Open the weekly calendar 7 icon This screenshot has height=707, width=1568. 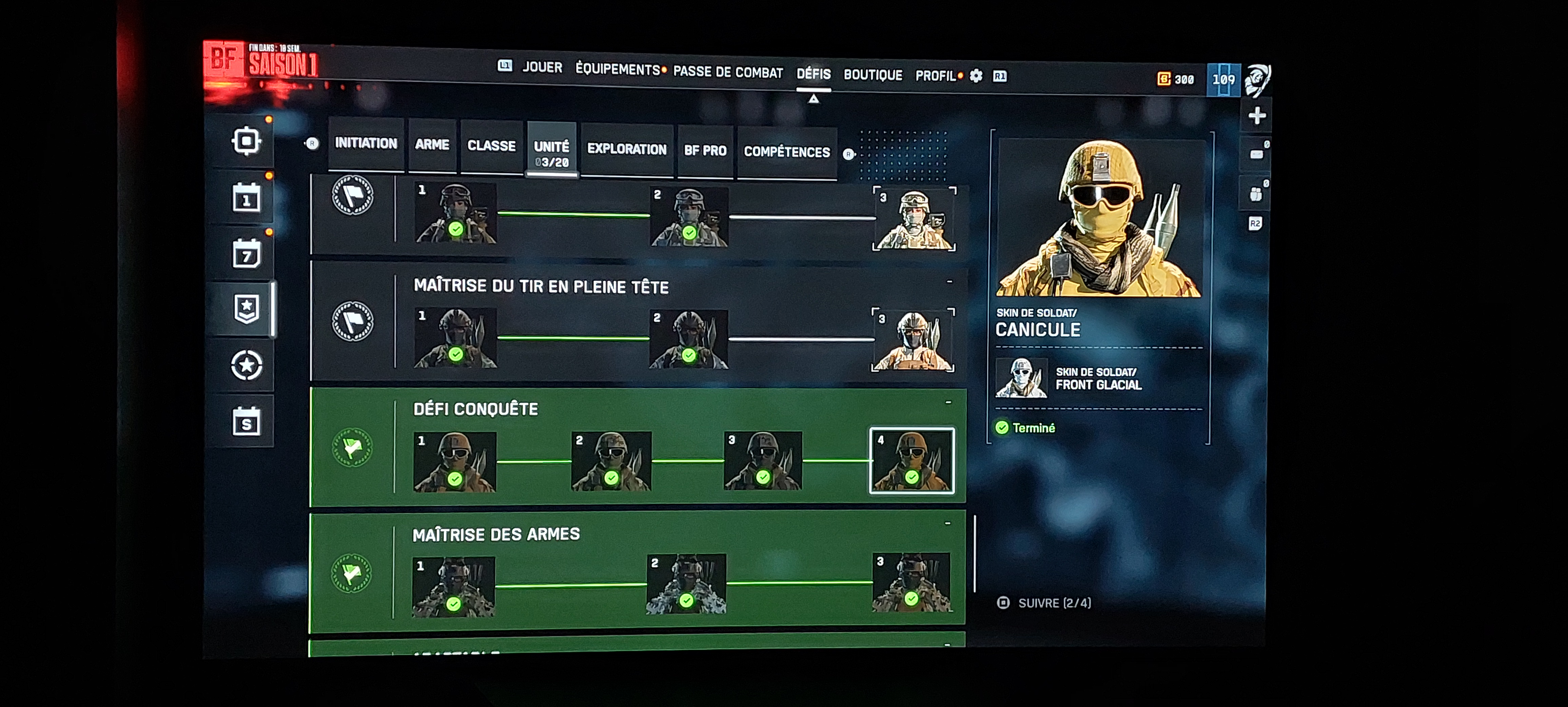click(247, 254)
